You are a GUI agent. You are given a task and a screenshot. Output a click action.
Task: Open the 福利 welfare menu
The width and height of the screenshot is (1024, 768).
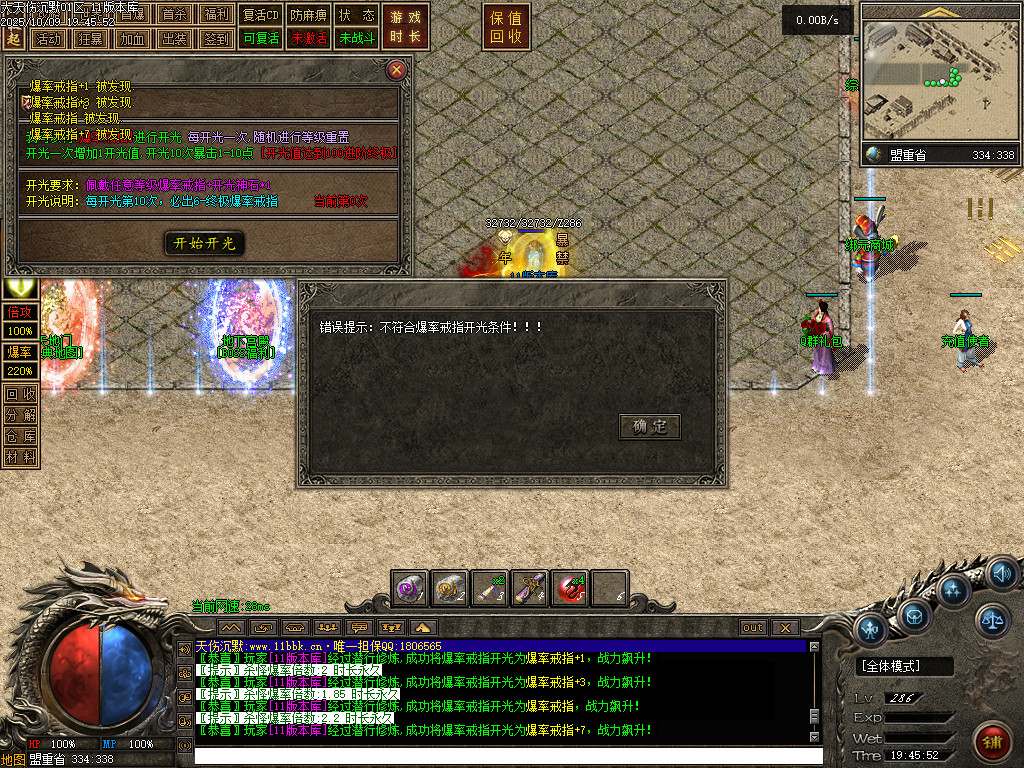216,15
